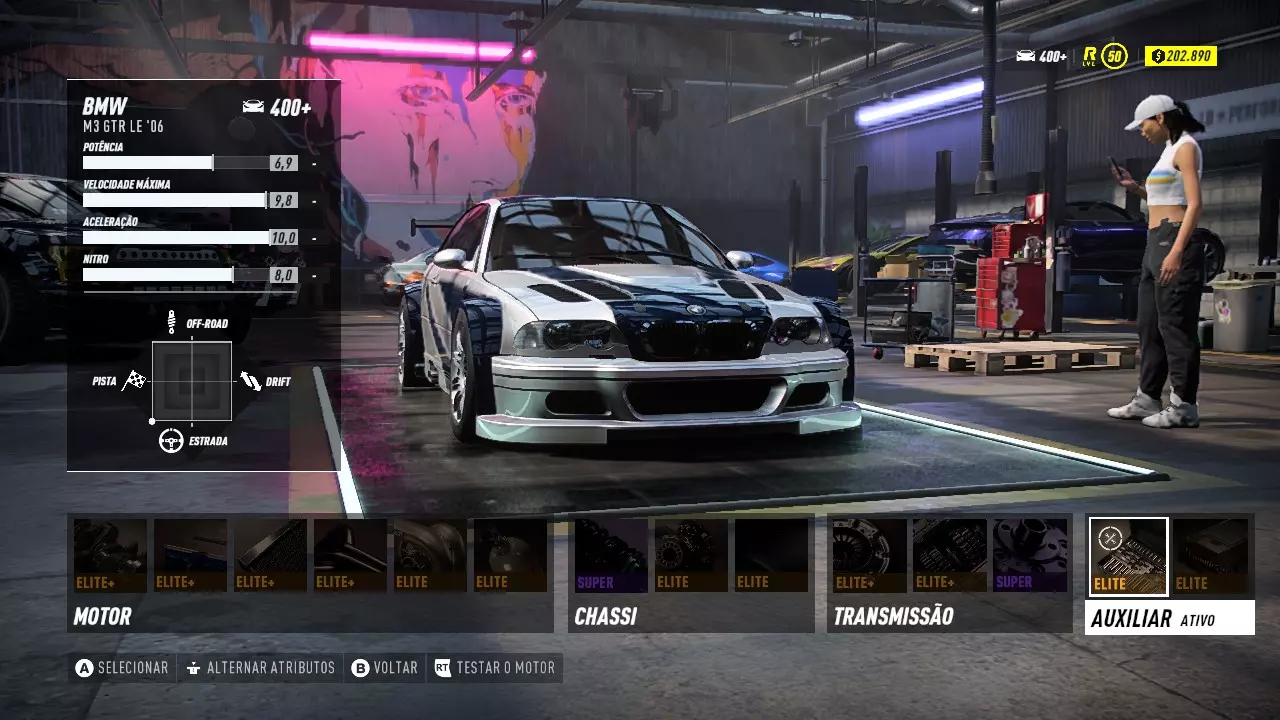Select the Elite+ engine block part in Motor
This screenshot has width=1280, height=720.
[x=110, y=555]
